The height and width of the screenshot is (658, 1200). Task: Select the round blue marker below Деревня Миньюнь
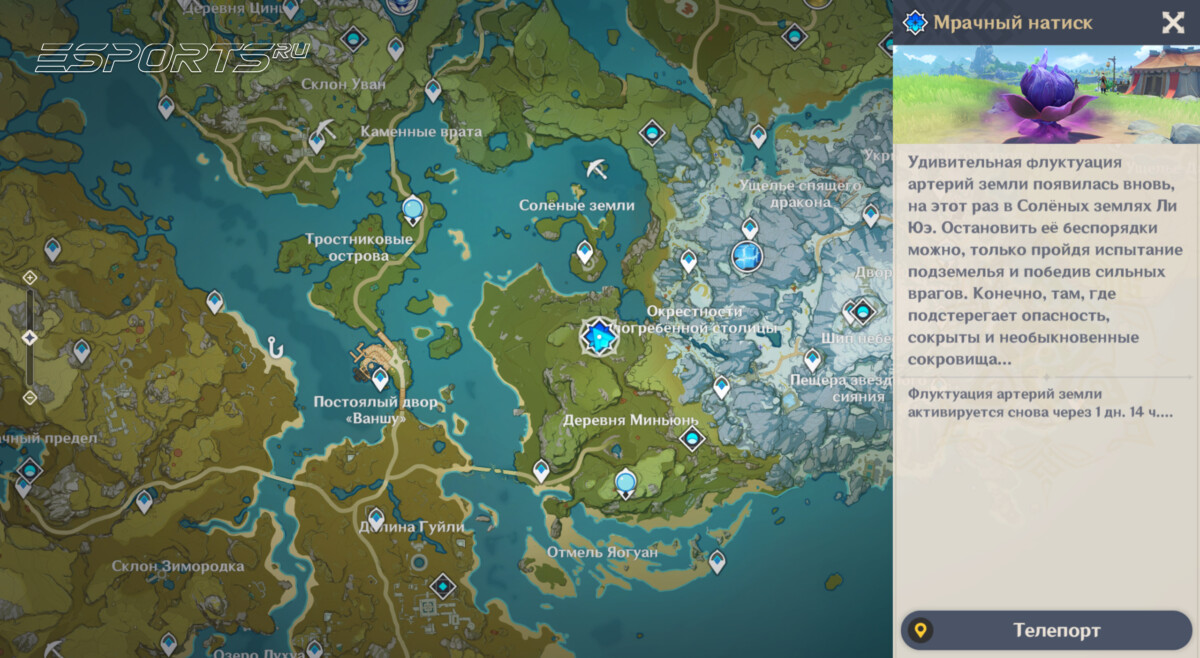(x=626, y=483)
